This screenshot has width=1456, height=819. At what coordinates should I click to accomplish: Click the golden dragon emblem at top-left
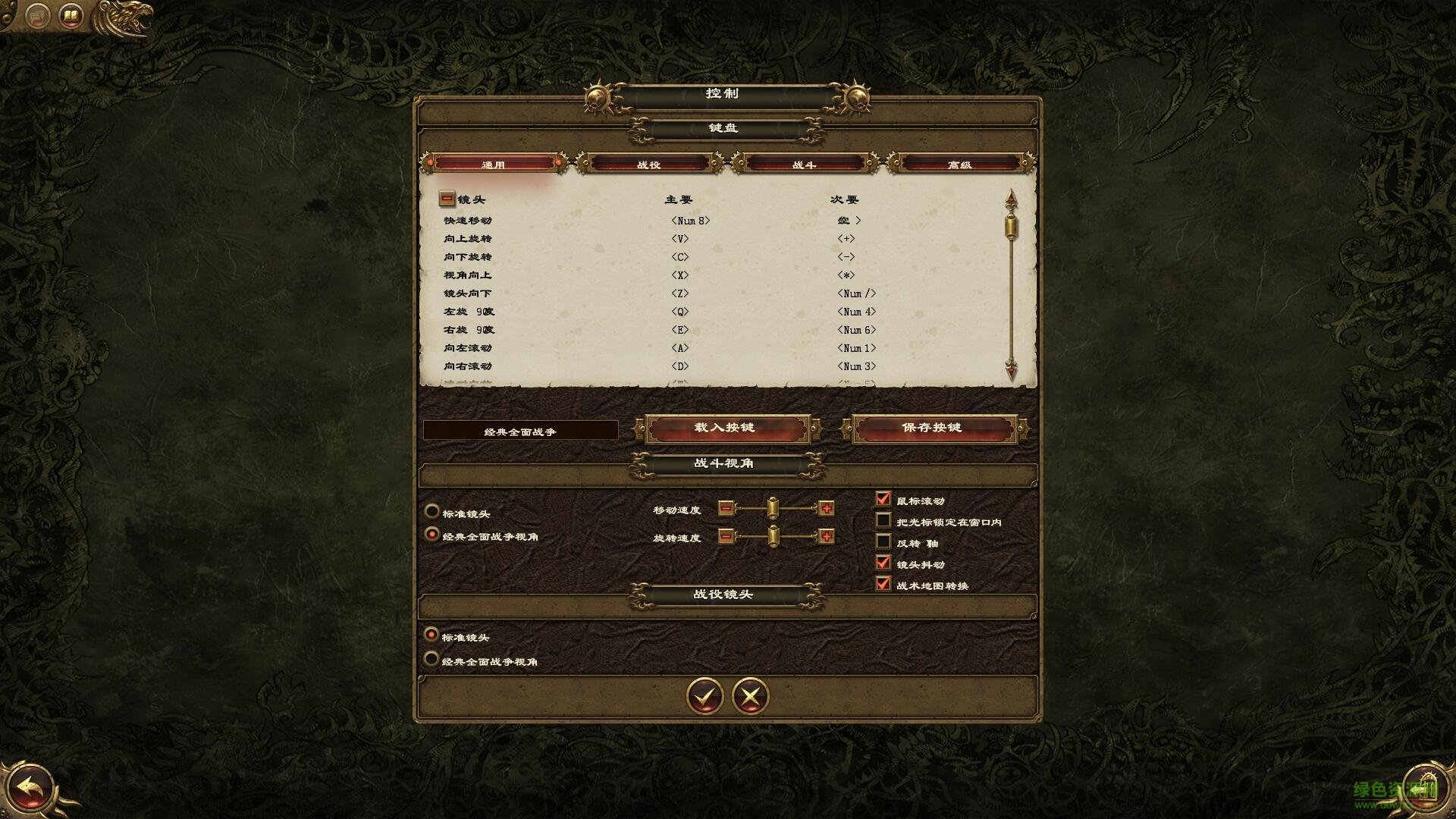(121, 15)
